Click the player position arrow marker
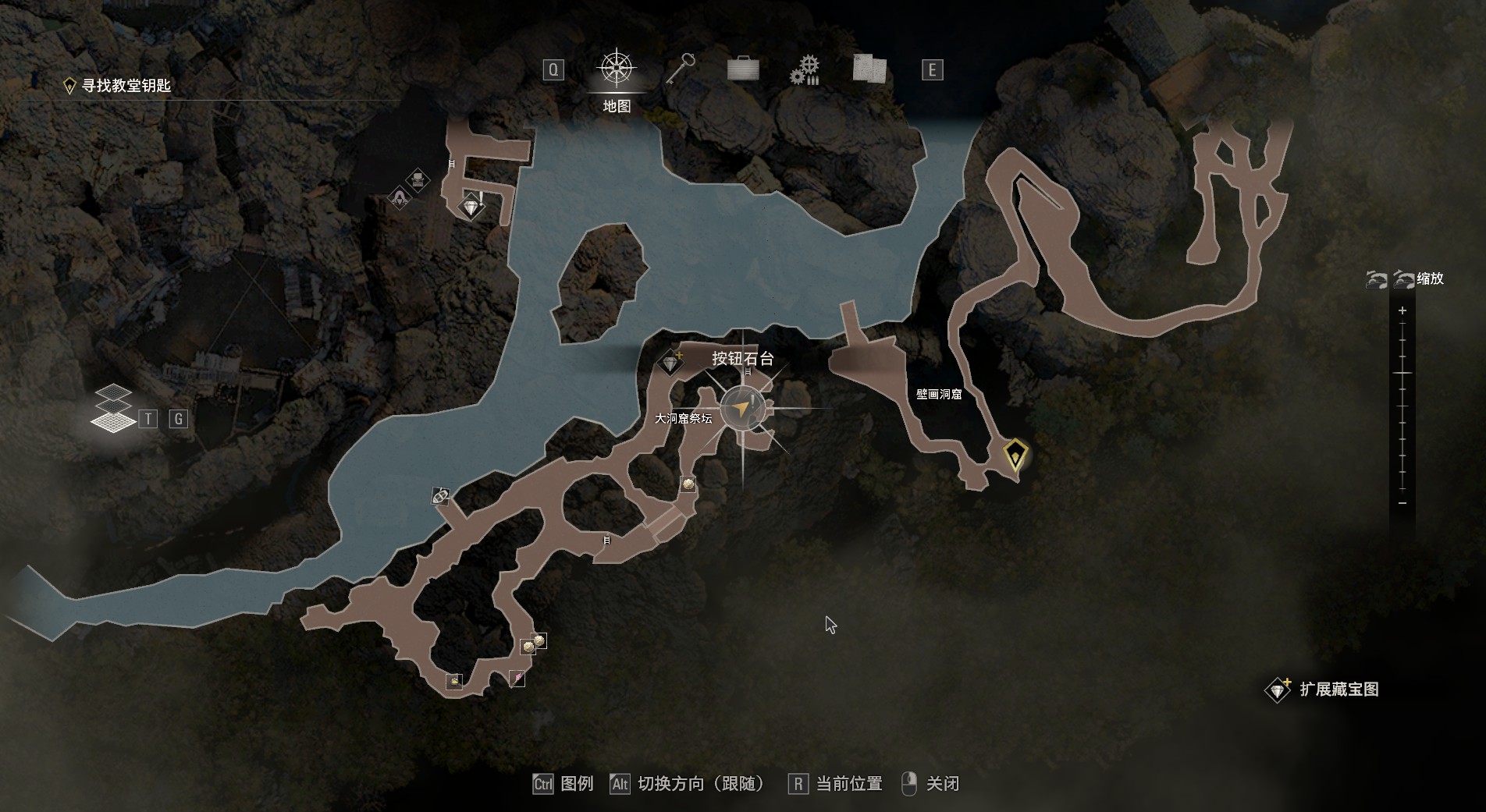The image size is (1486, 812). (x=741, y=408)
